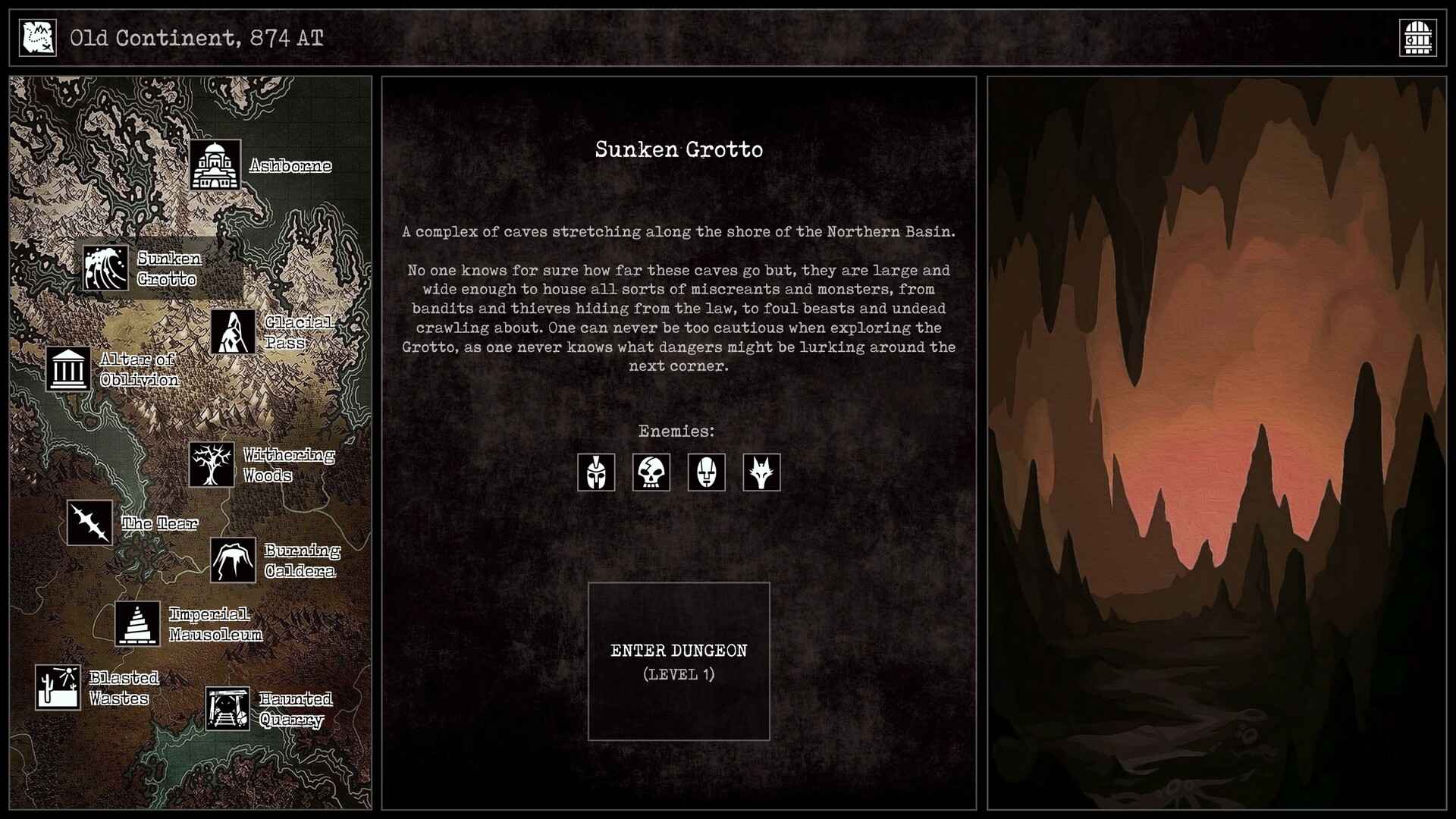Click the Altar of Oblivion temple icon
This screenshot has width=1456, height=819.
coord(68,369)
